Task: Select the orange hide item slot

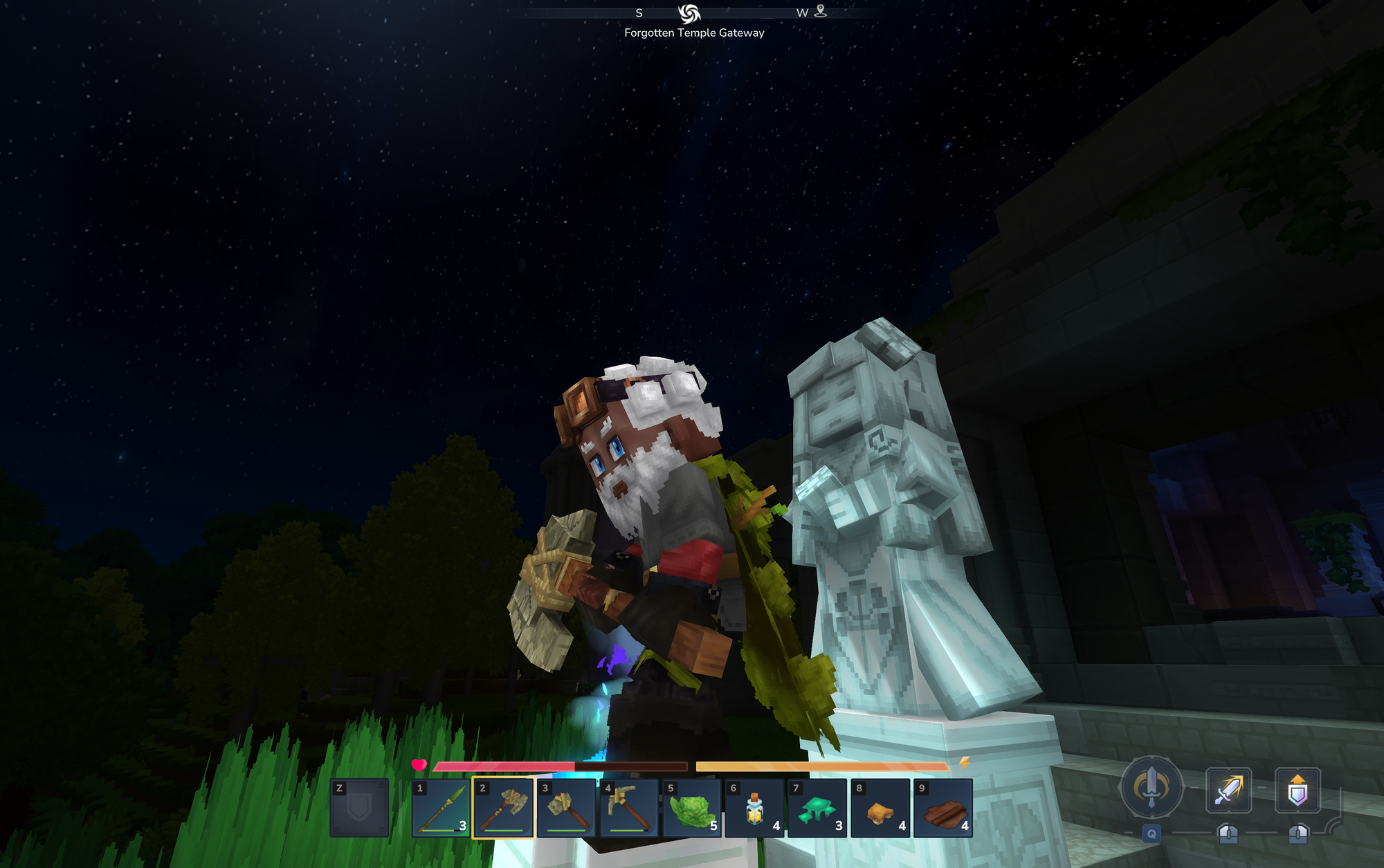Action: click(880, 808)
